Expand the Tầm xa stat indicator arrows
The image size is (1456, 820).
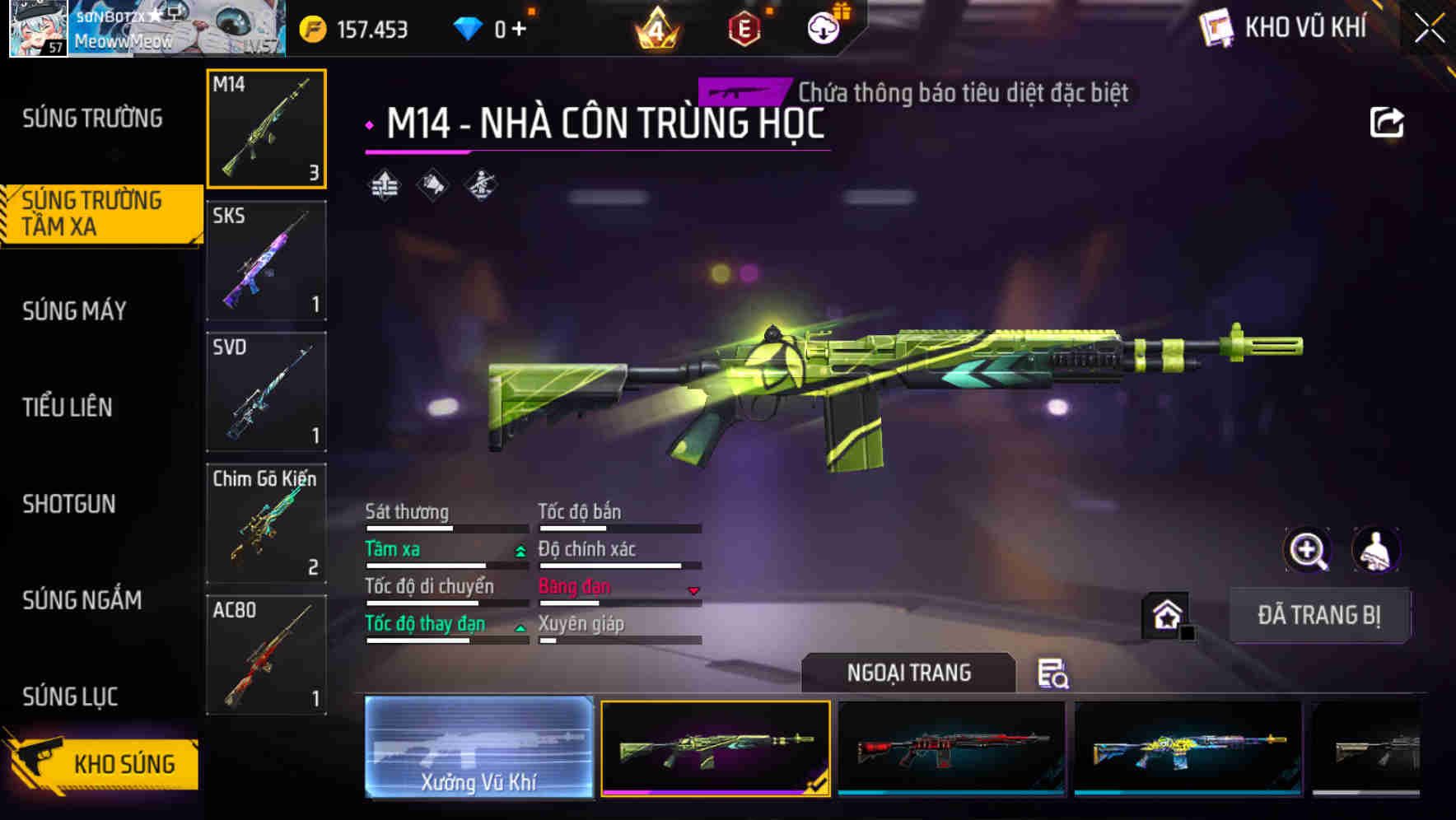click(519, 552)
